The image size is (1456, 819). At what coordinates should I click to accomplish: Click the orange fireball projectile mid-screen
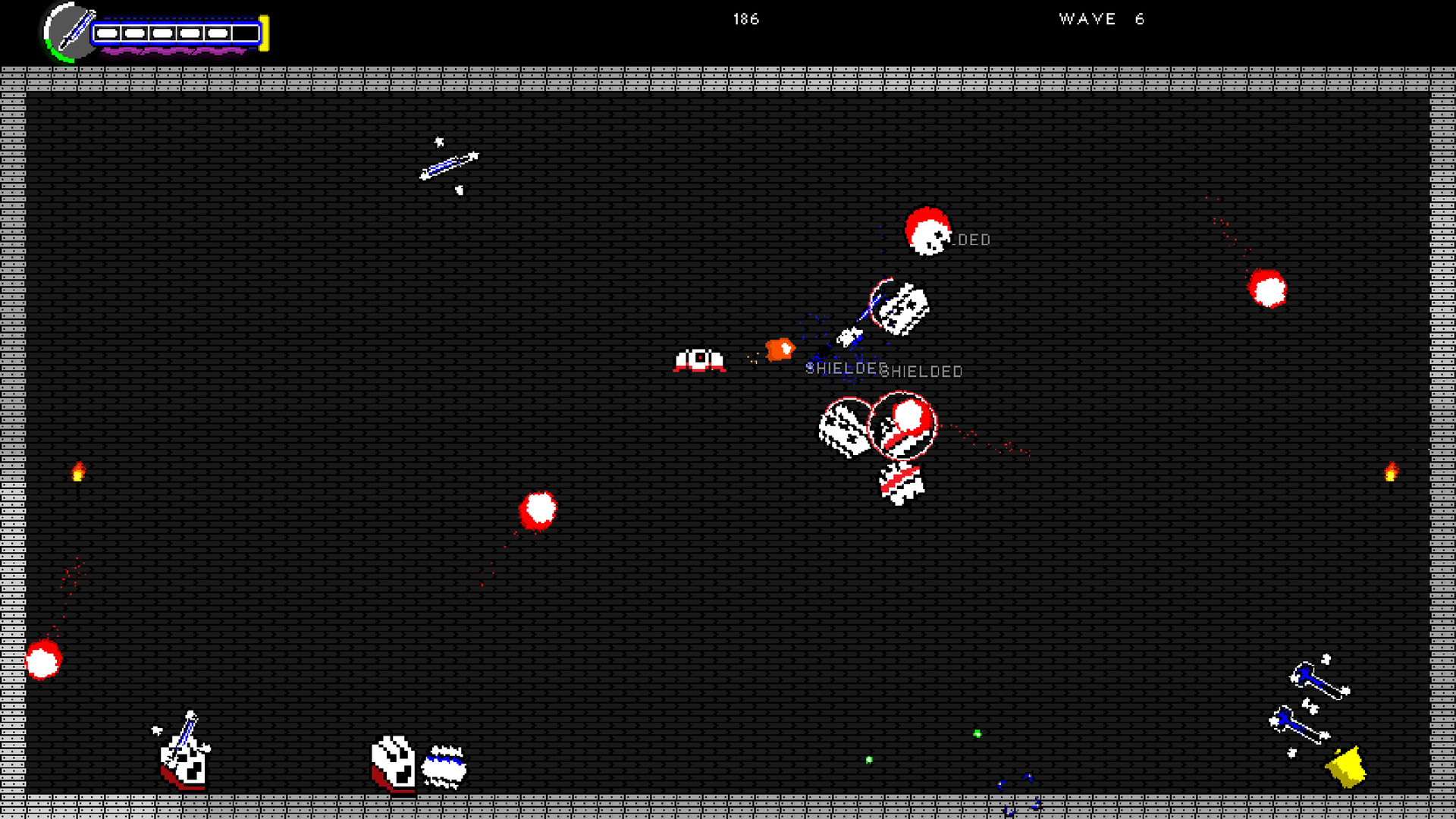point(778,350)
